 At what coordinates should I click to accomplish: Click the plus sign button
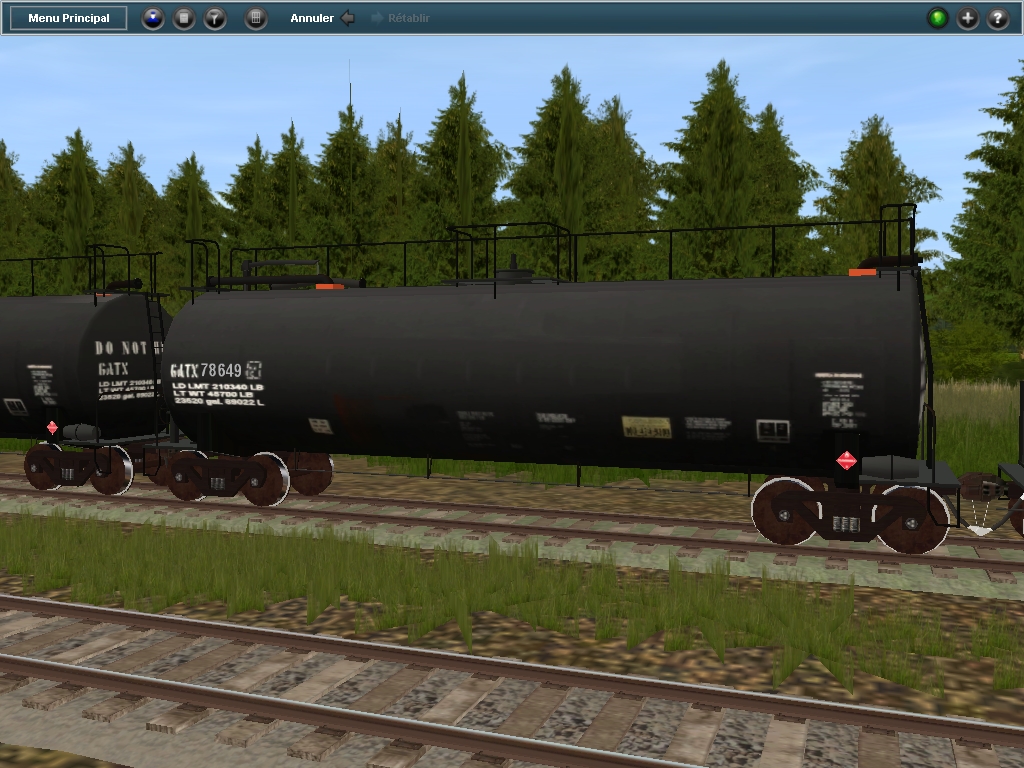[967, 18]
